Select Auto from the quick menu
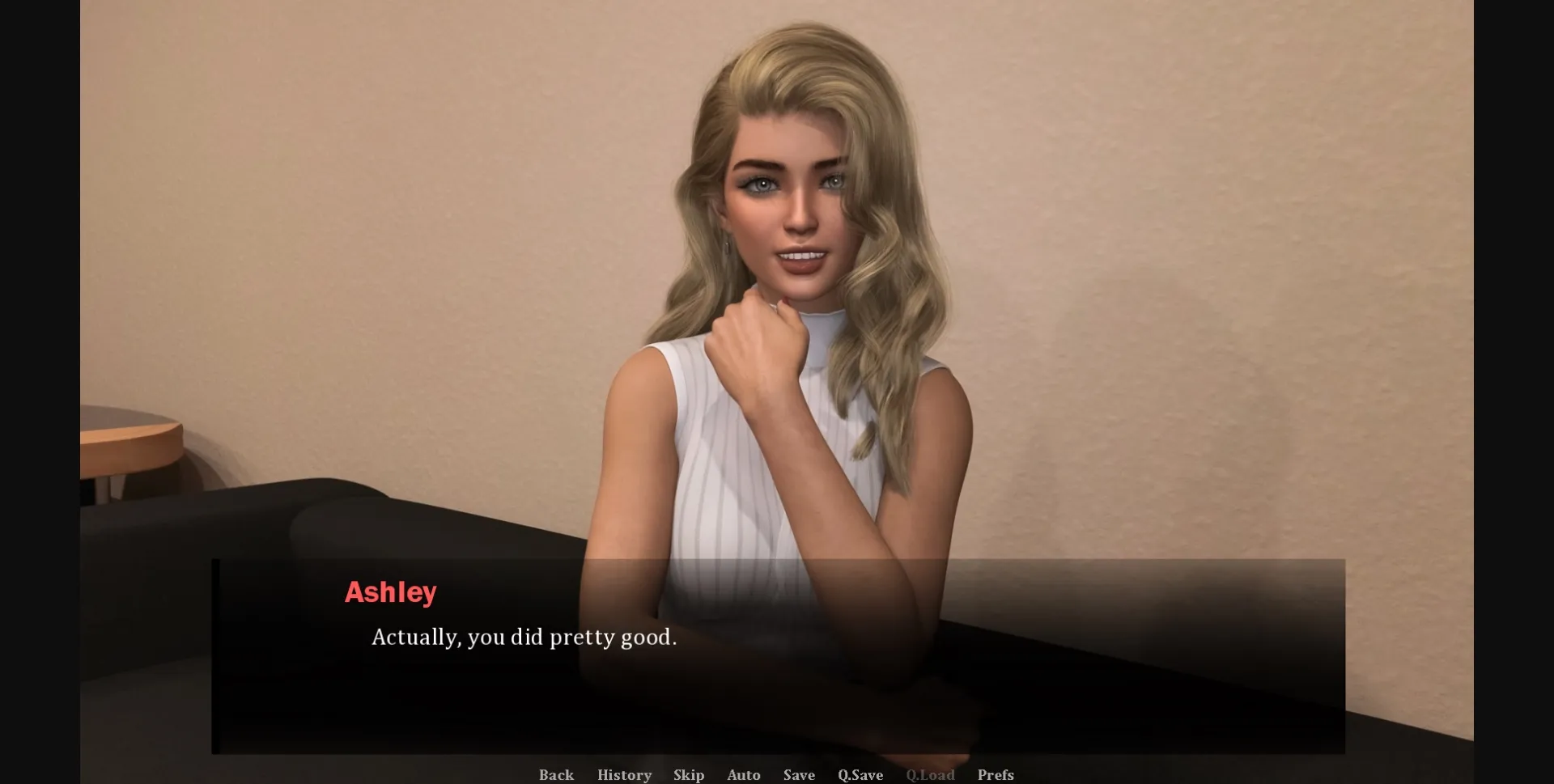The width and height of the screenshot is (1554, 784). [x=744, y=774]
